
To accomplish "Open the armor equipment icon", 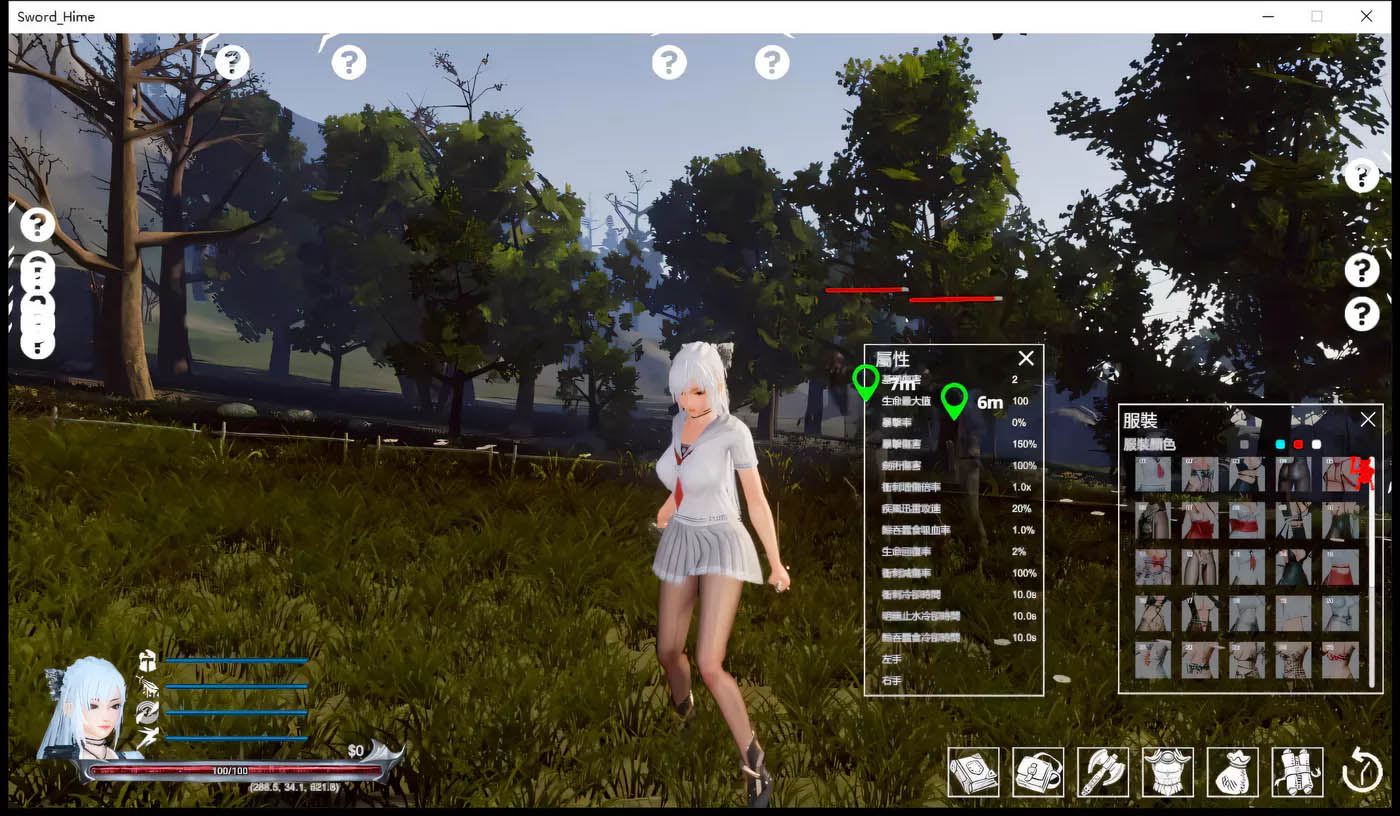I will point(1167,771).
